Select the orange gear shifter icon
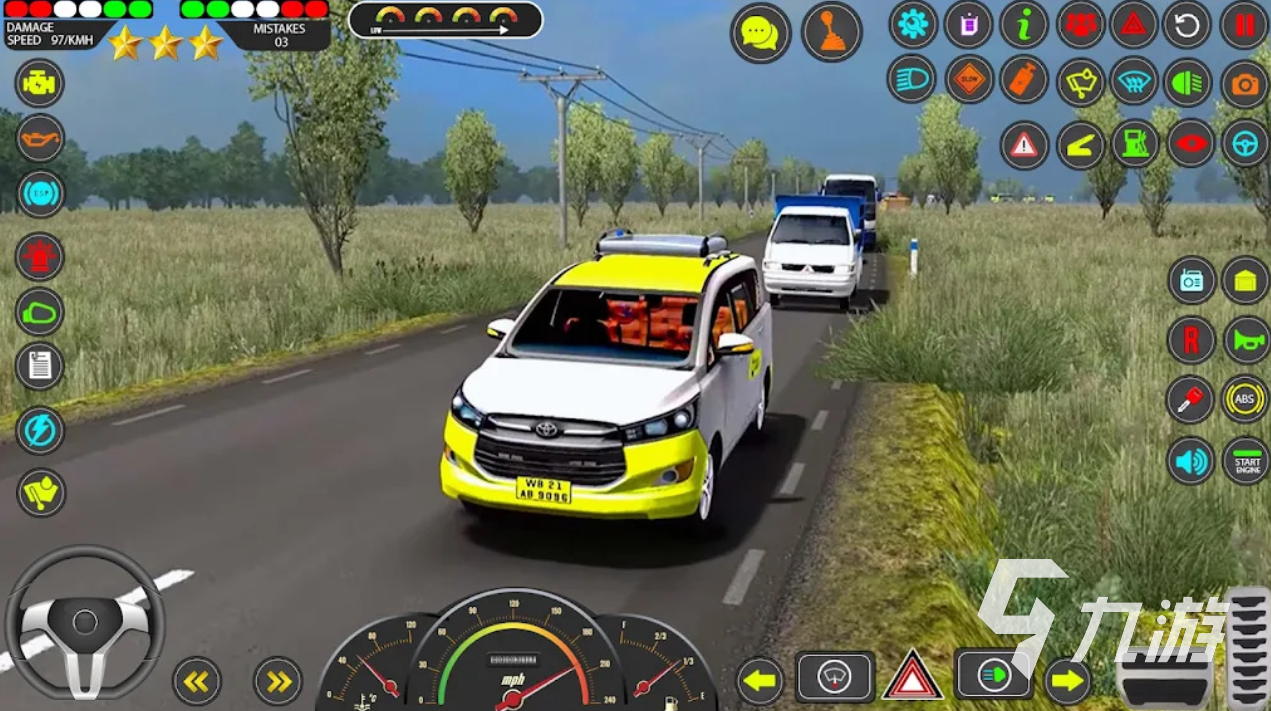The width and height of the screenshot is (1271, 711). coord(831,32)
